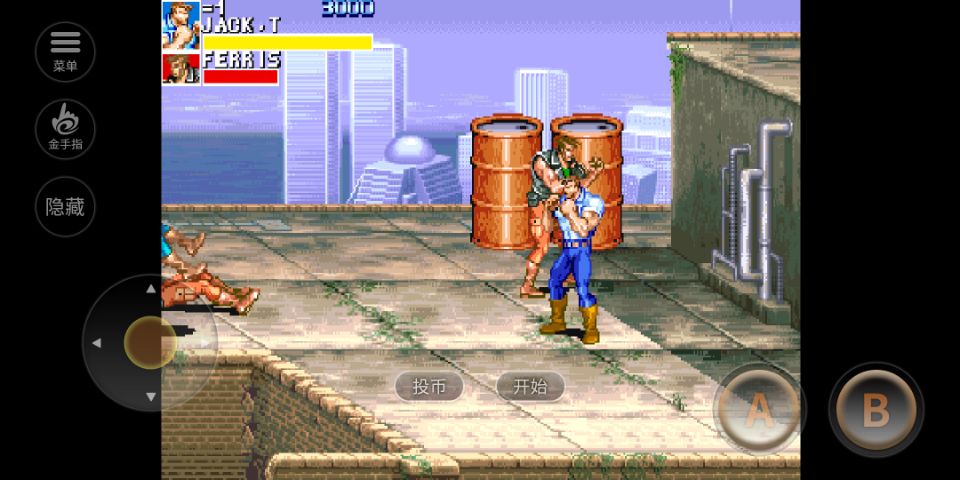The height and width of the screenshot is (480, 960).
Task: Tap the virtual joystick's down arrow
Action: (x=150, y=397)
